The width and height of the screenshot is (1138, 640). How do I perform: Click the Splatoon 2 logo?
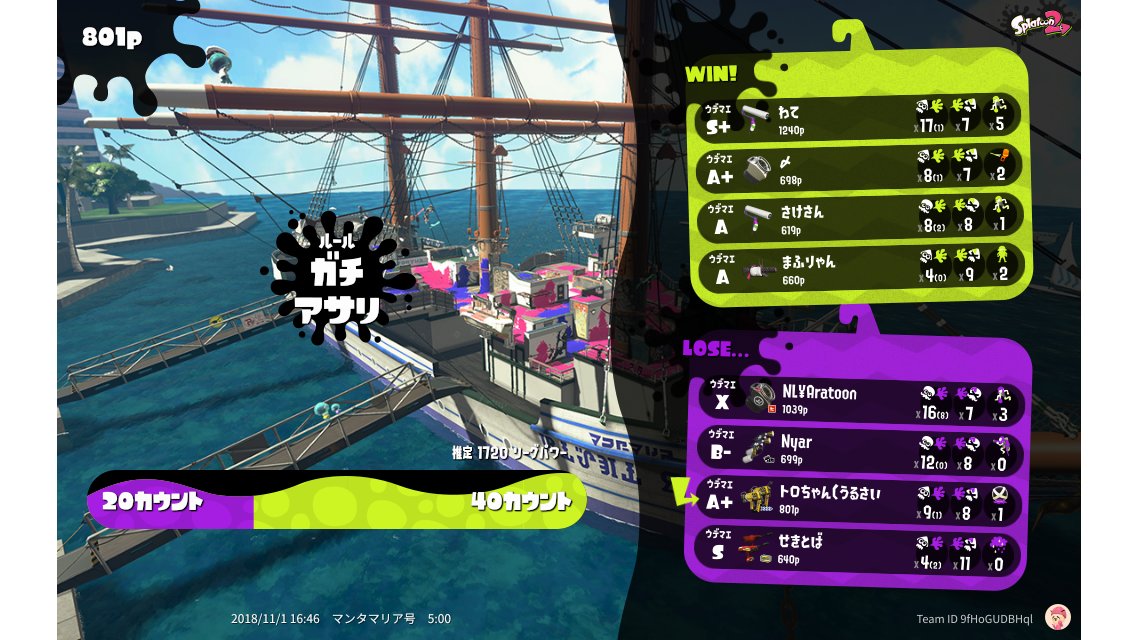pyautogui.click(x=1041, y=24)
